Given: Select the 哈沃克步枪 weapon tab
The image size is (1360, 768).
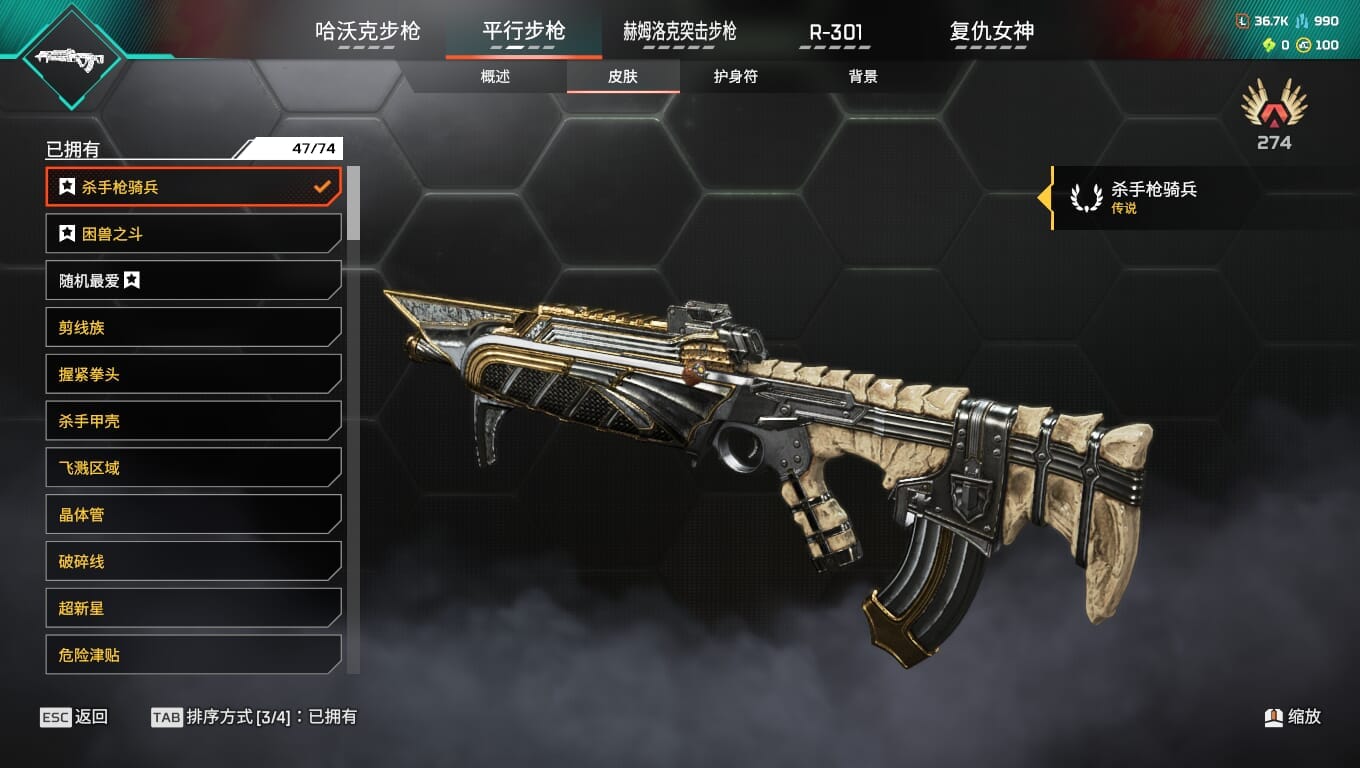Looking at the screenshot, I should tap(367, 31).
